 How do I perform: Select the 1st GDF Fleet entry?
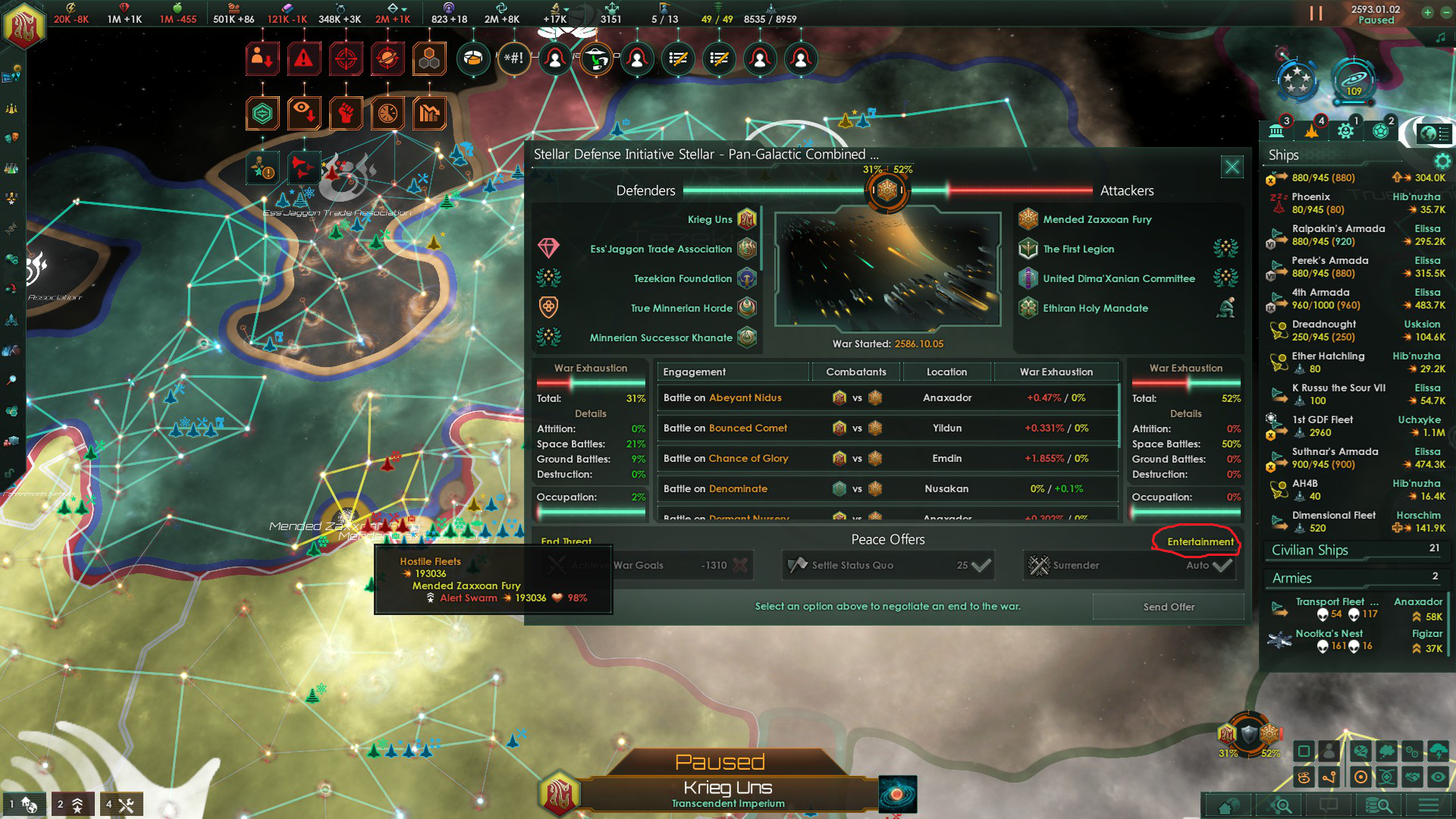pyautogui.click(x=1322, y=425)
